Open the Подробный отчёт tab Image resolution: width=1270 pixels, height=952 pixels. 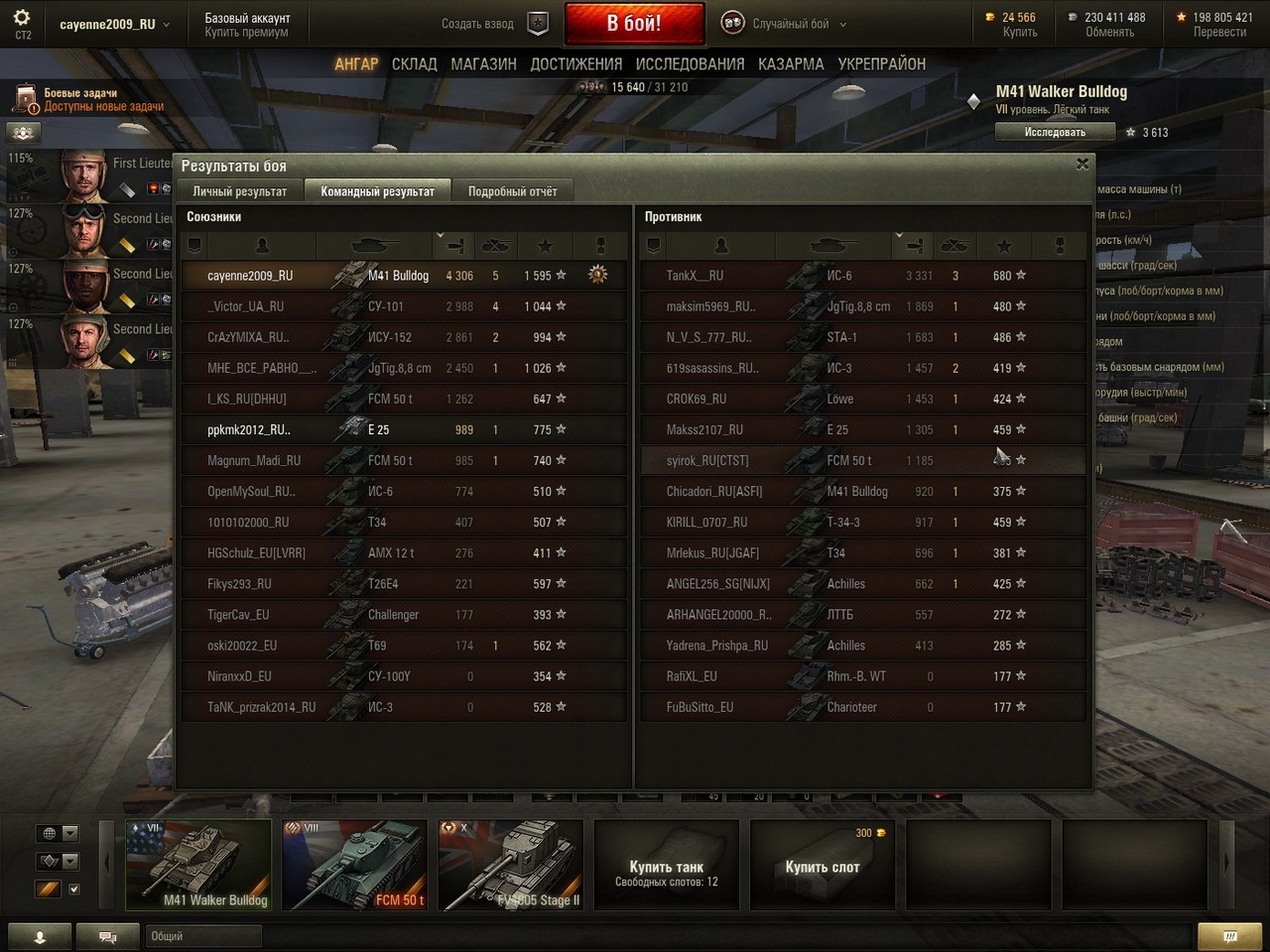tap(512, 191)
